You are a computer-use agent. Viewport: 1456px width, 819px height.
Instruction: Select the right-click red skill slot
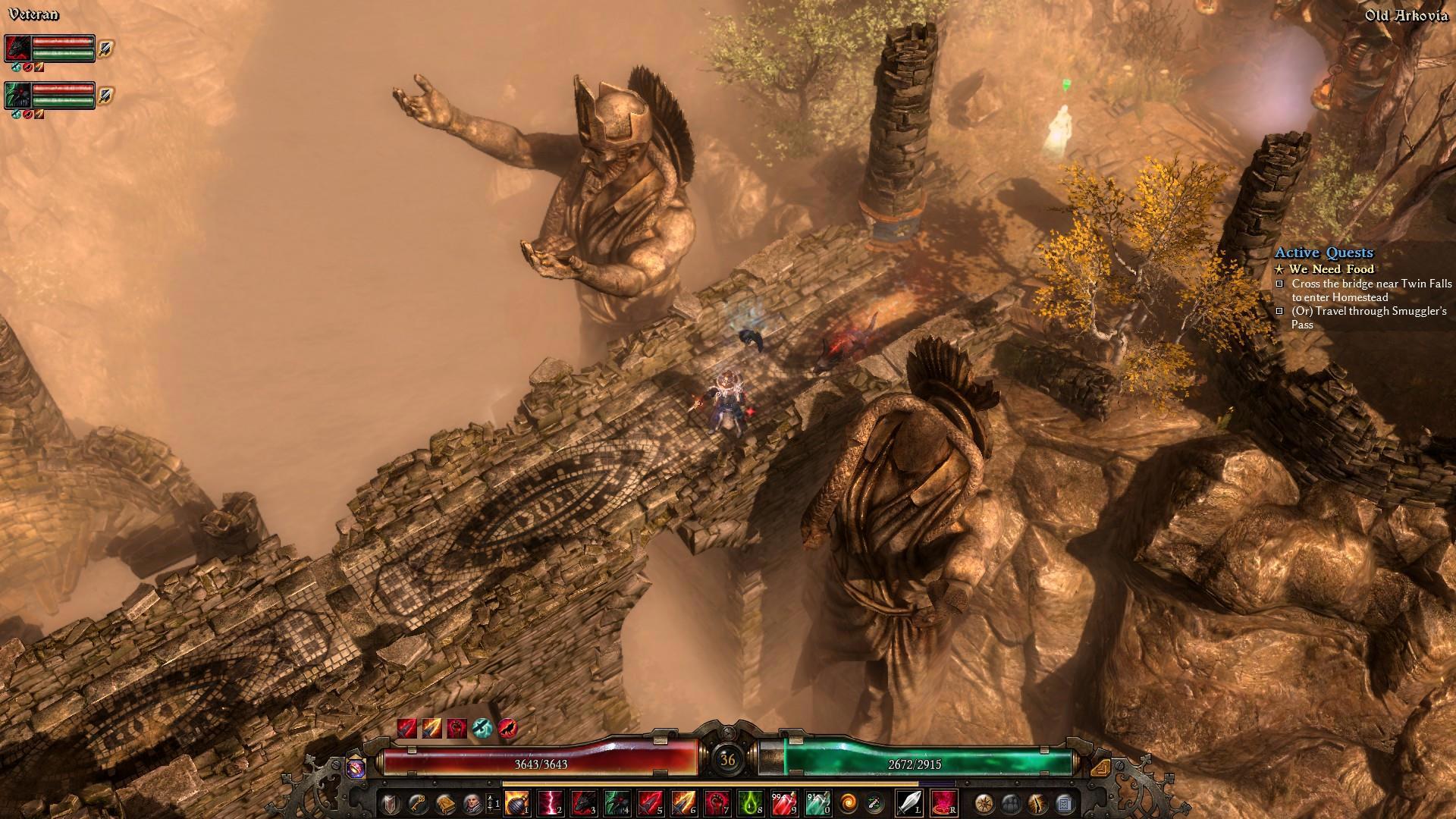tap(943, 802)
